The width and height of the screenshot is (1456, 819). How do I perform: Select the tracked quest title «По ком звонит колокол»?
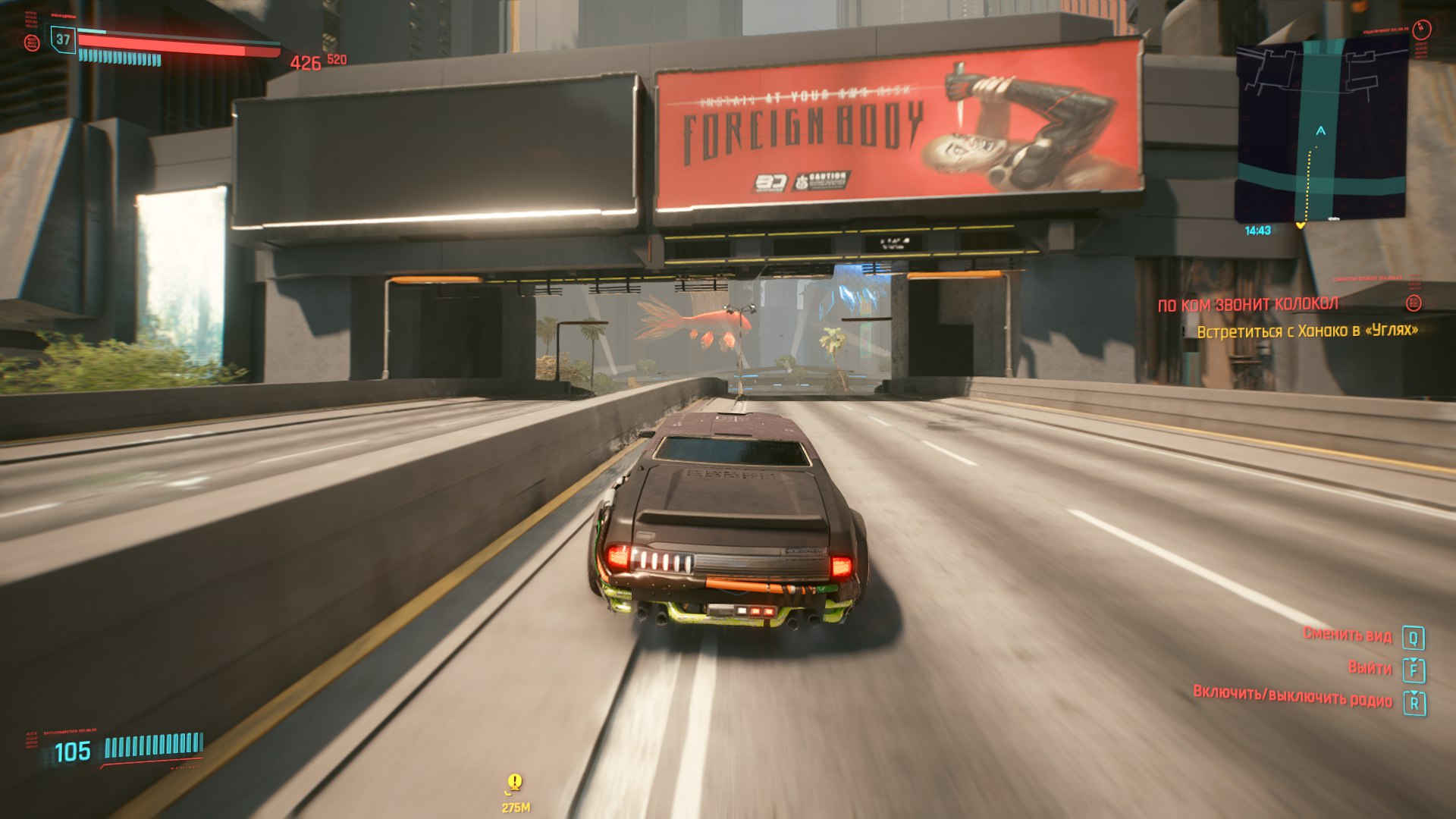coord(1247,305)
